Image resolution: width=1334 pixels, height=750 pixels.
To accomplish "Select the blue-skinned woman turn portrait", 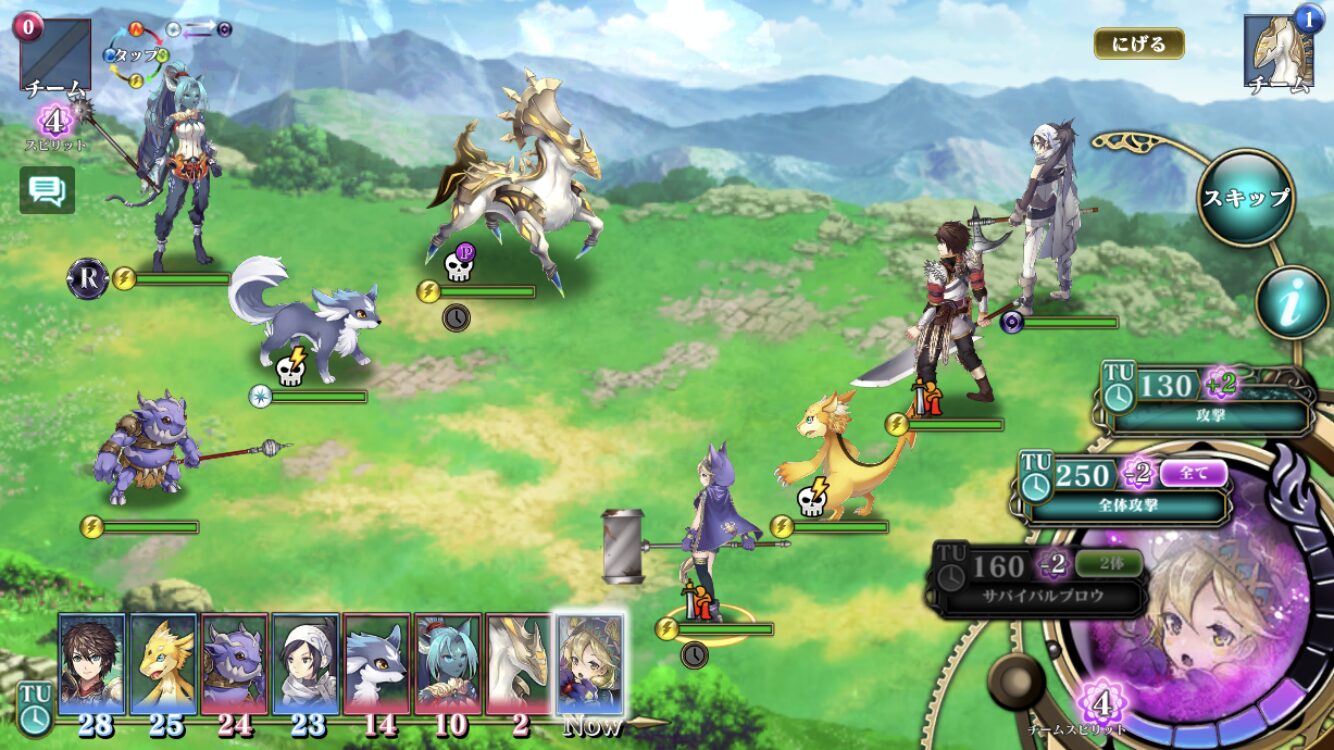I will (447, 664).
